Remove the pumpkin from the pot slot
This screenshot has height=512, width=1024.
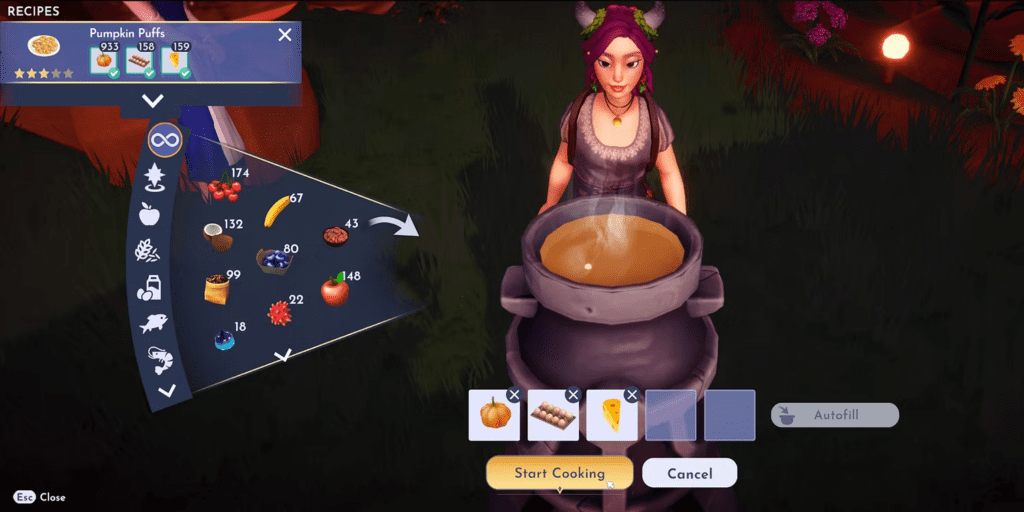coord(514,395)
